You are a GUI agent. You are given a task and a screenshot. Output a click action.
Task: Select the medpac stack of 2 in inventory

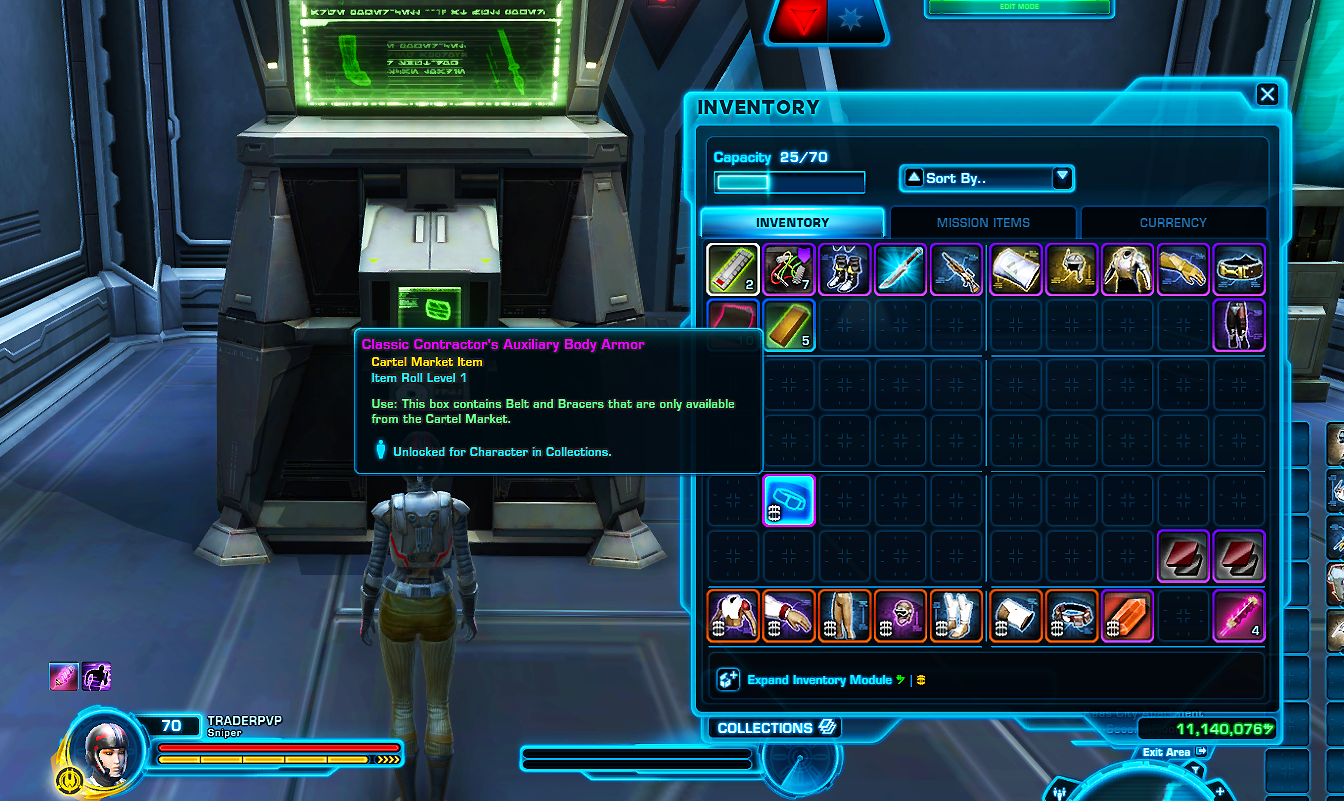[732, 269]
